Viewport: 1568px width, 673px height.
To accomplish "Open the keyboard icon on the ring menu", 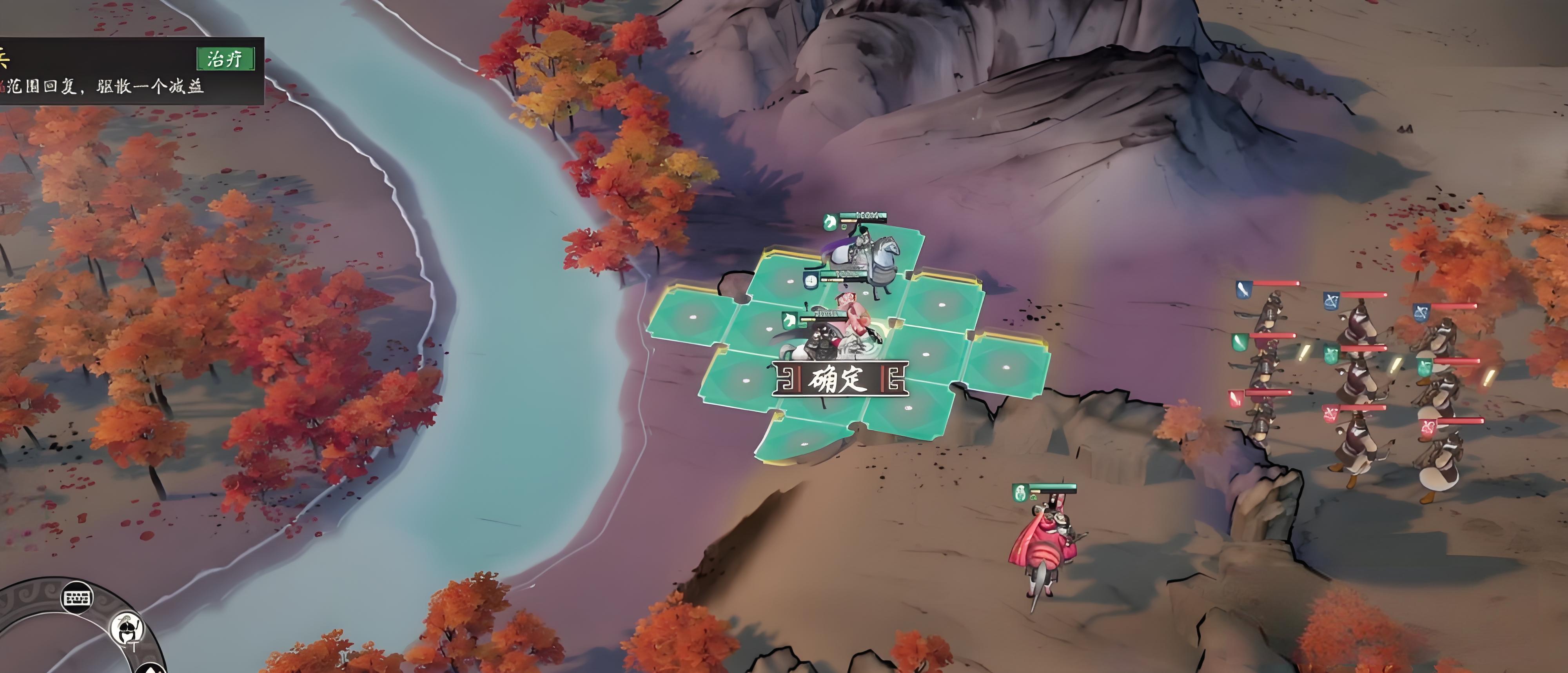I will coord(77,597).
